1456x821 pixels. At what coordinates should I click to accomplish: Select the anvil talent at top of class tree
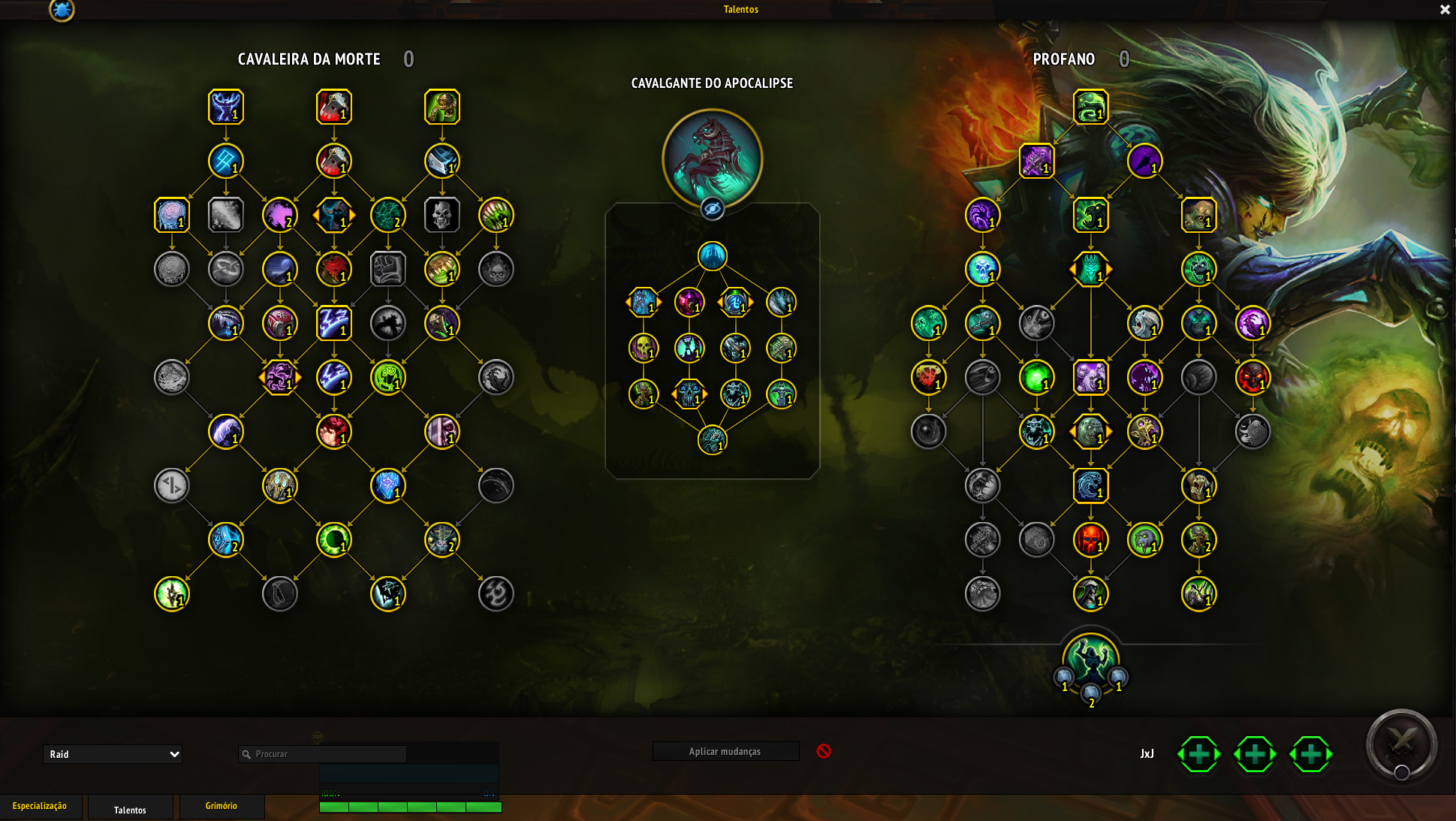tap(442, 161)
